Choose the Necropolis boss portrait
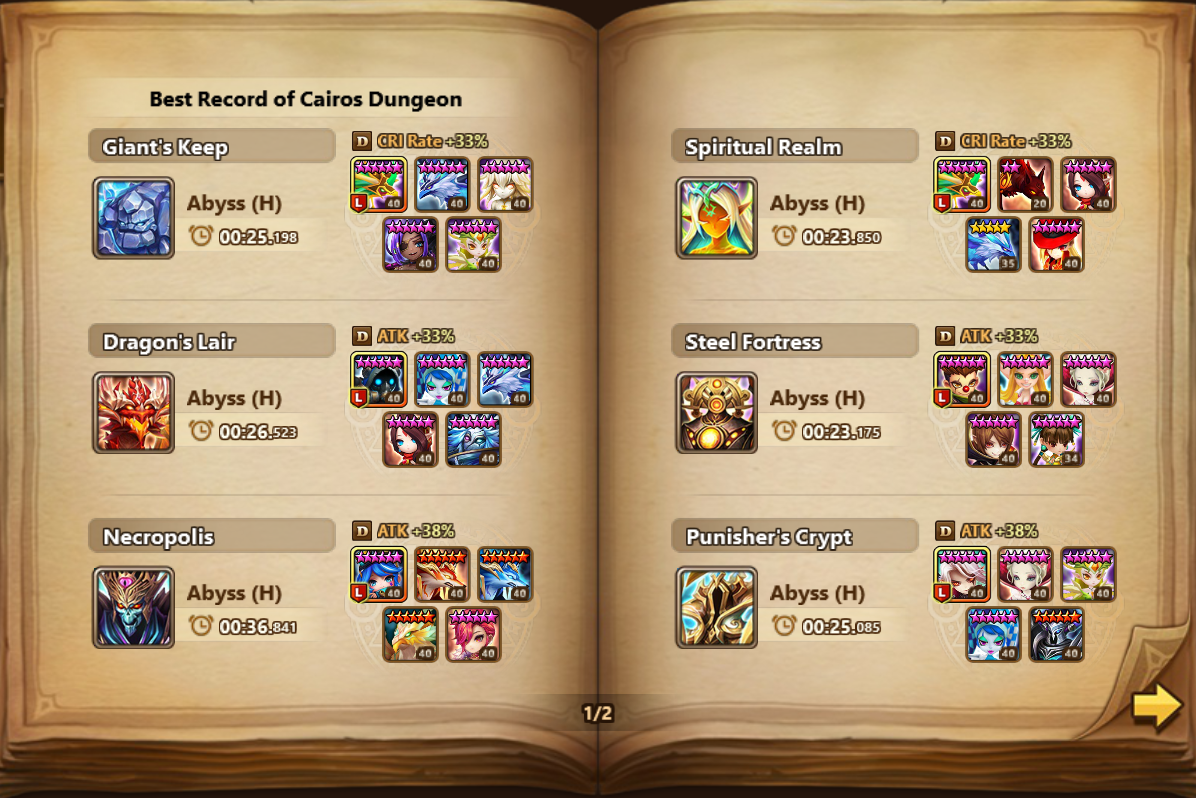Image resolution: width=1196 pixels, height=798 pixels. point(133,608)
